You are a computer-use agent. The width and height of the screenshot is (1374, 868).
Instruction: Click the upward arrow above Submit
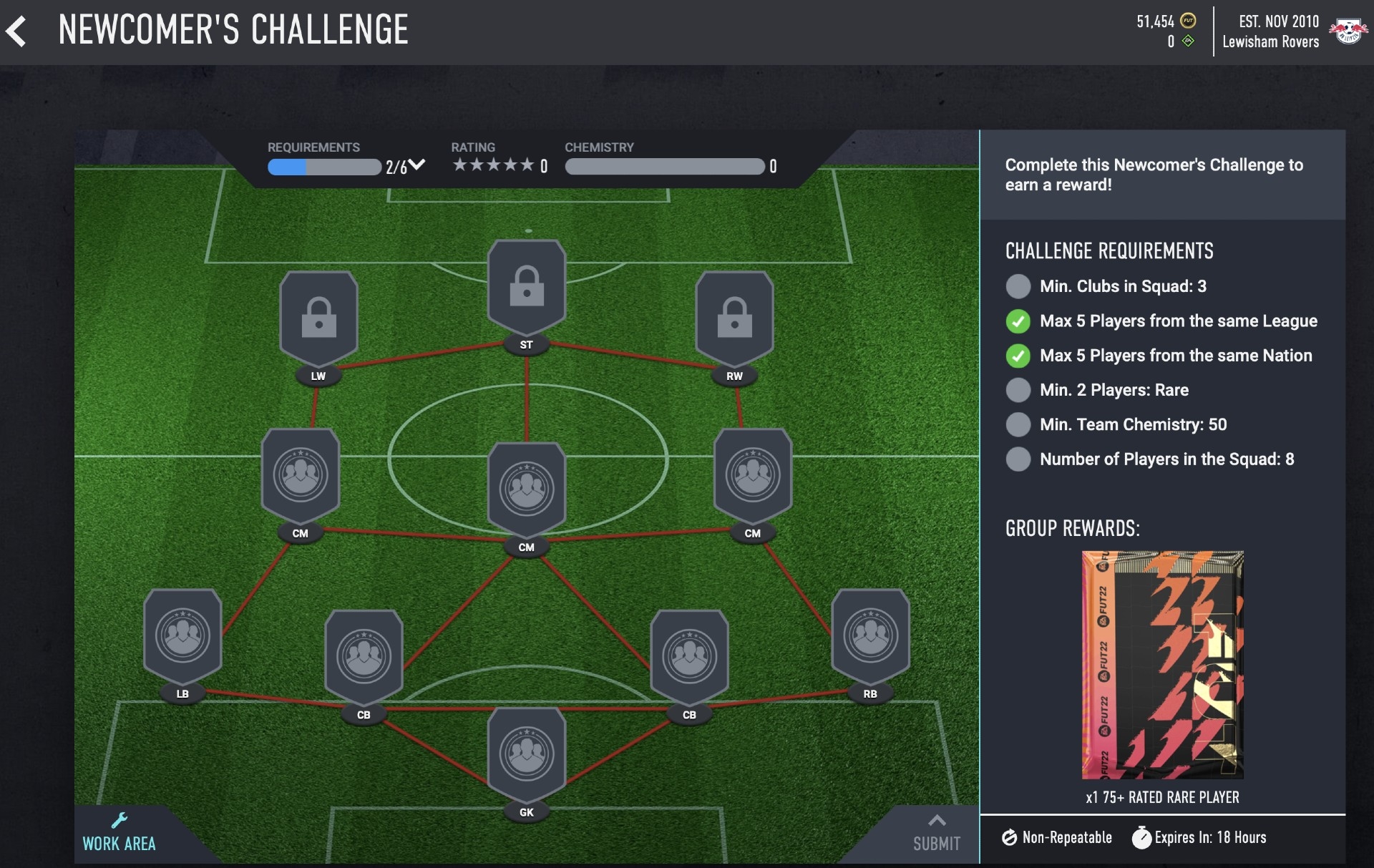point(937,821)
